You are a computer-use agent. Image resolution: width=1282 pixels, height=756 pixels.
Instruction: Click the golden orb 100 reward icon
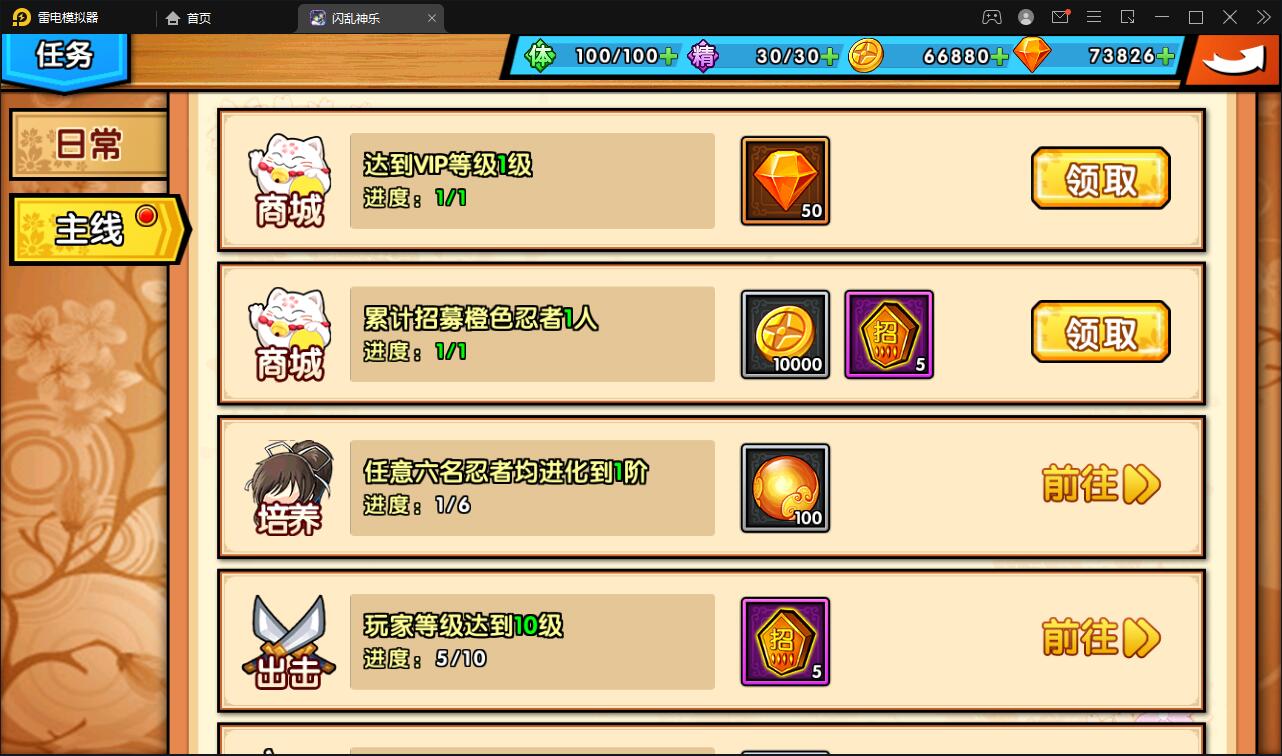point(785,488)
